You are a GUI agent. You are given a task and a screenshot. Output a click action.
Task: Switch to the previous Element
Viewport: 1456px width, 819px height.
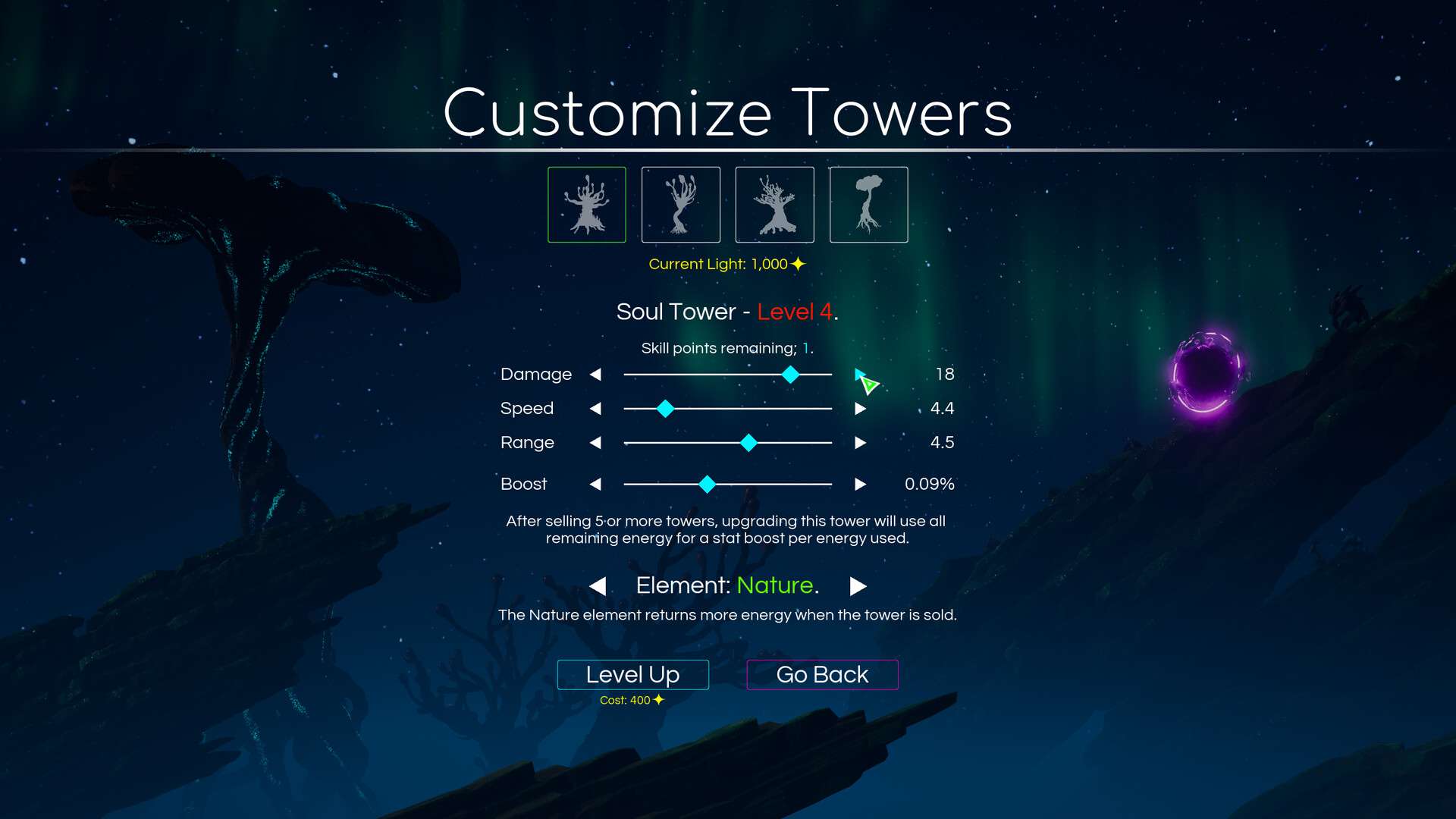coord(598,586)
